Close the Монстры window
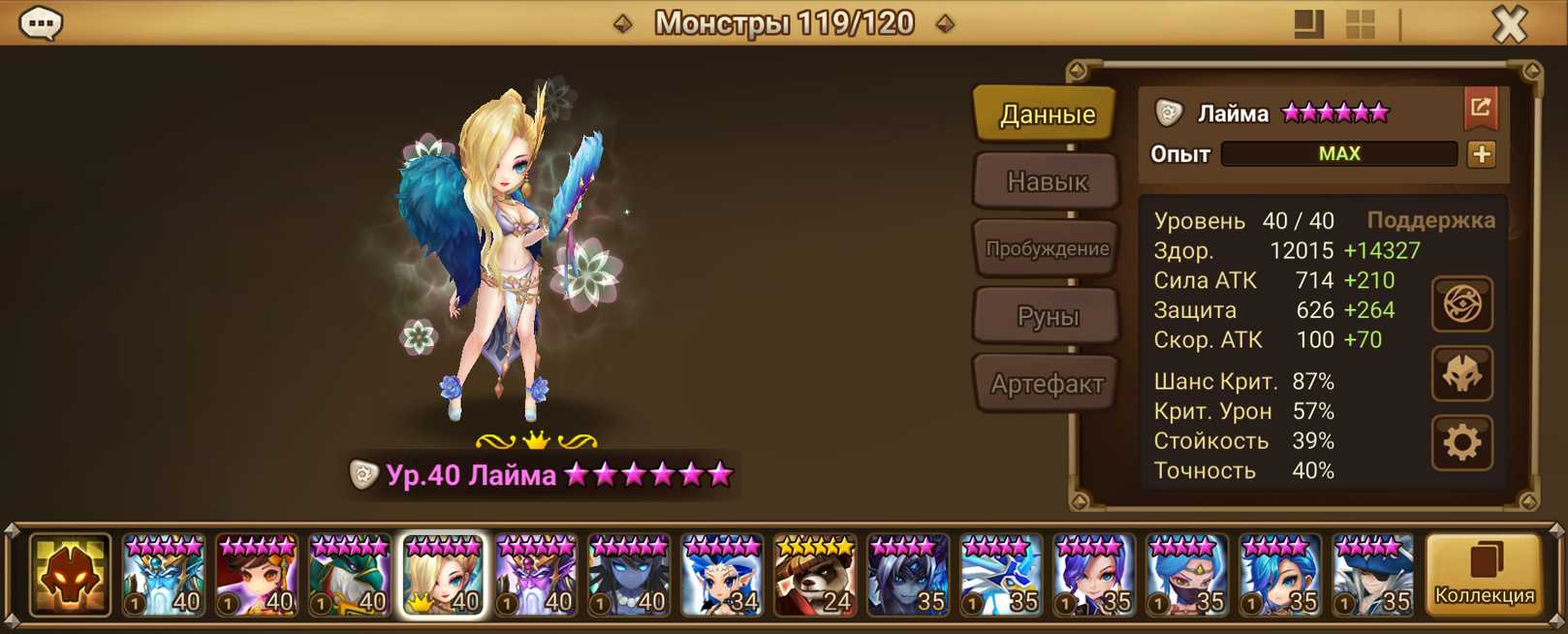The height and width of the screenshot is (634, 1568). click(1509, 24)
